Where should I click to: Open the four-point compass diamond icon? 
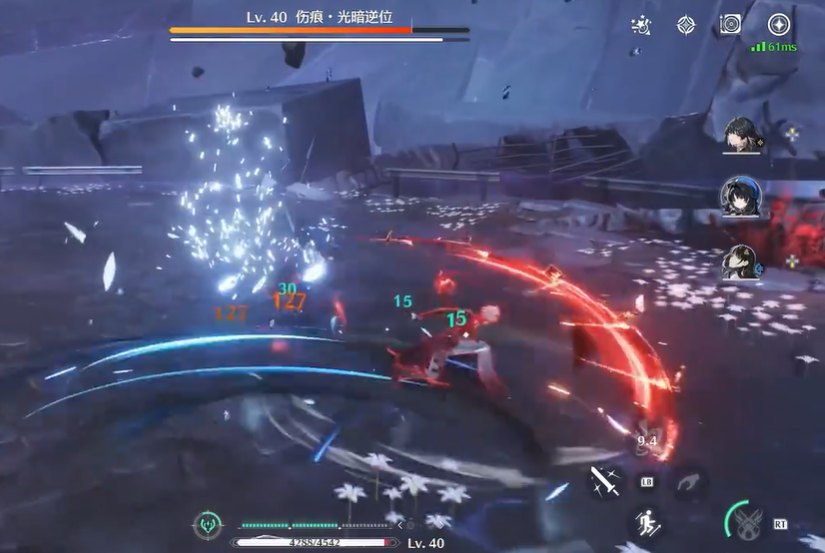point(686,25)
